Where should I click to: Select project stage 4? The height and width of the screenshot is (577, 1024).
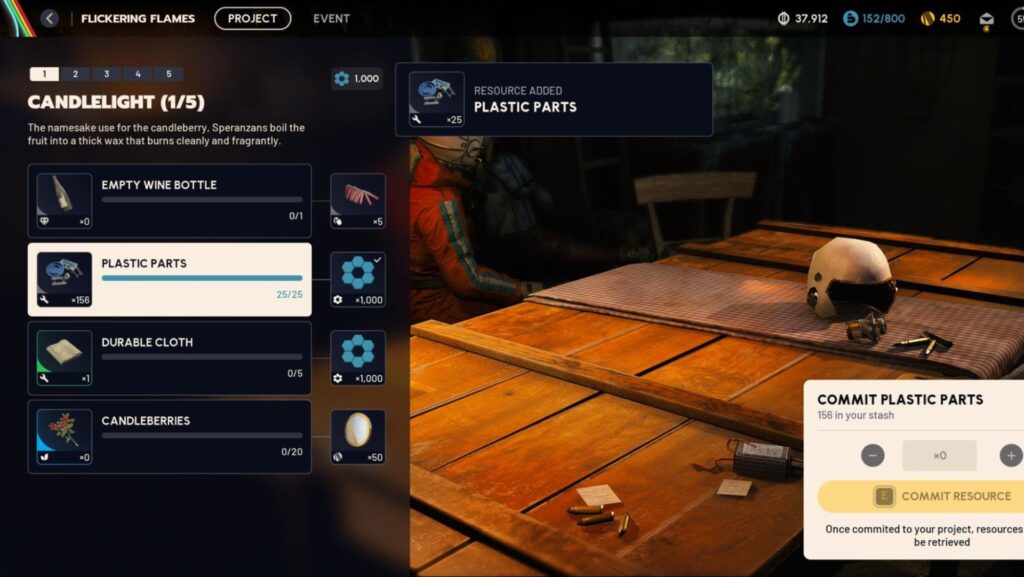coord(137,74)
